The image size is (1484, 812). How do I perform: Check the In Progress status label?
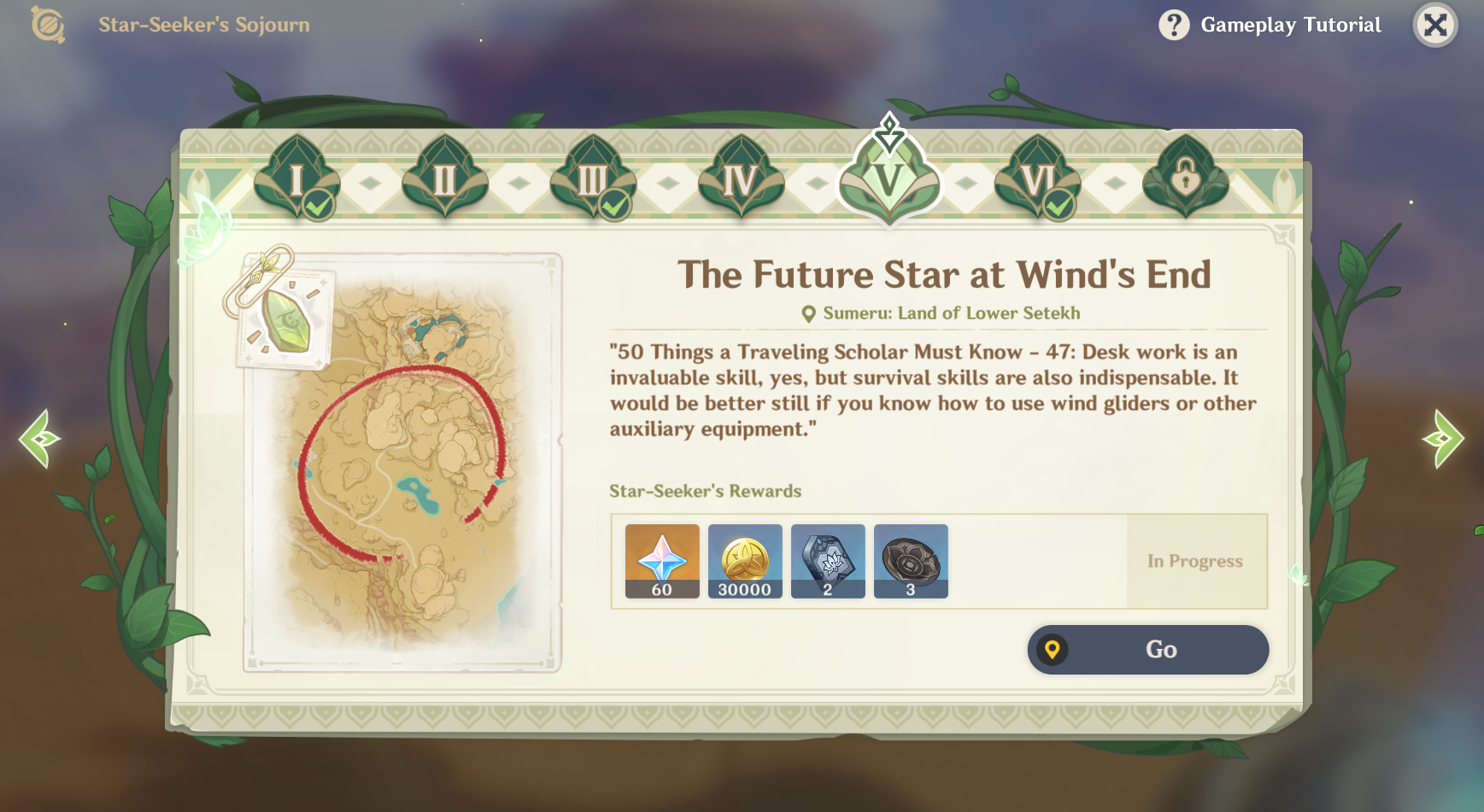[x=1194, y=561]
